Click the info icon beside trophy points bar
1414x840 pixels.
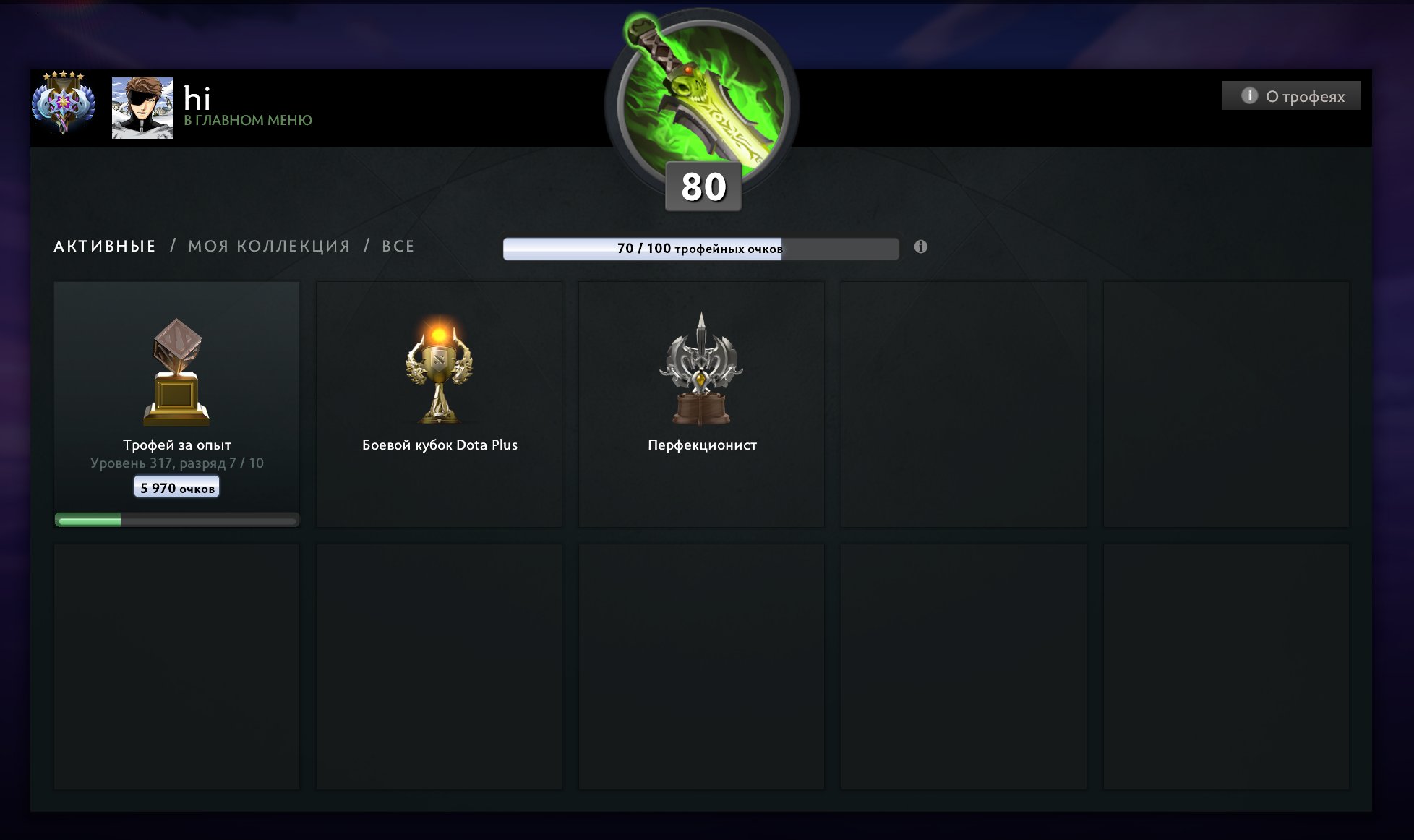pyautogui.click(x=920, y=247)
